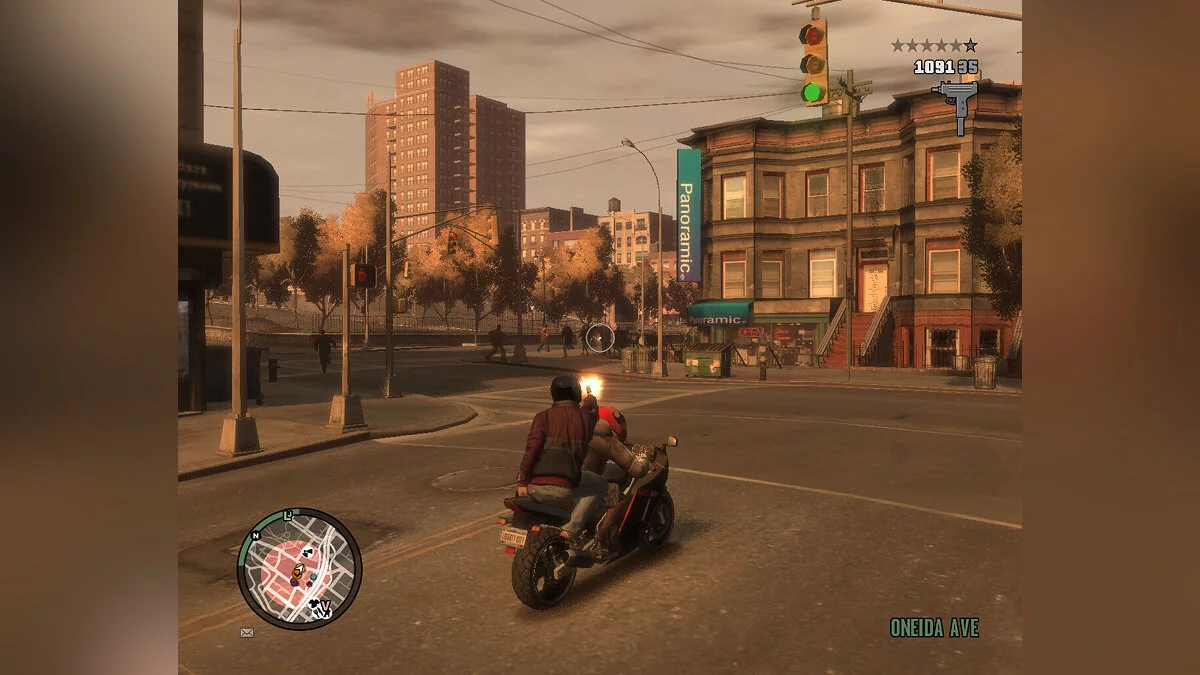Open the envelope message icon
This screenshot has height=675, width=1200.
tap(247, 632)
